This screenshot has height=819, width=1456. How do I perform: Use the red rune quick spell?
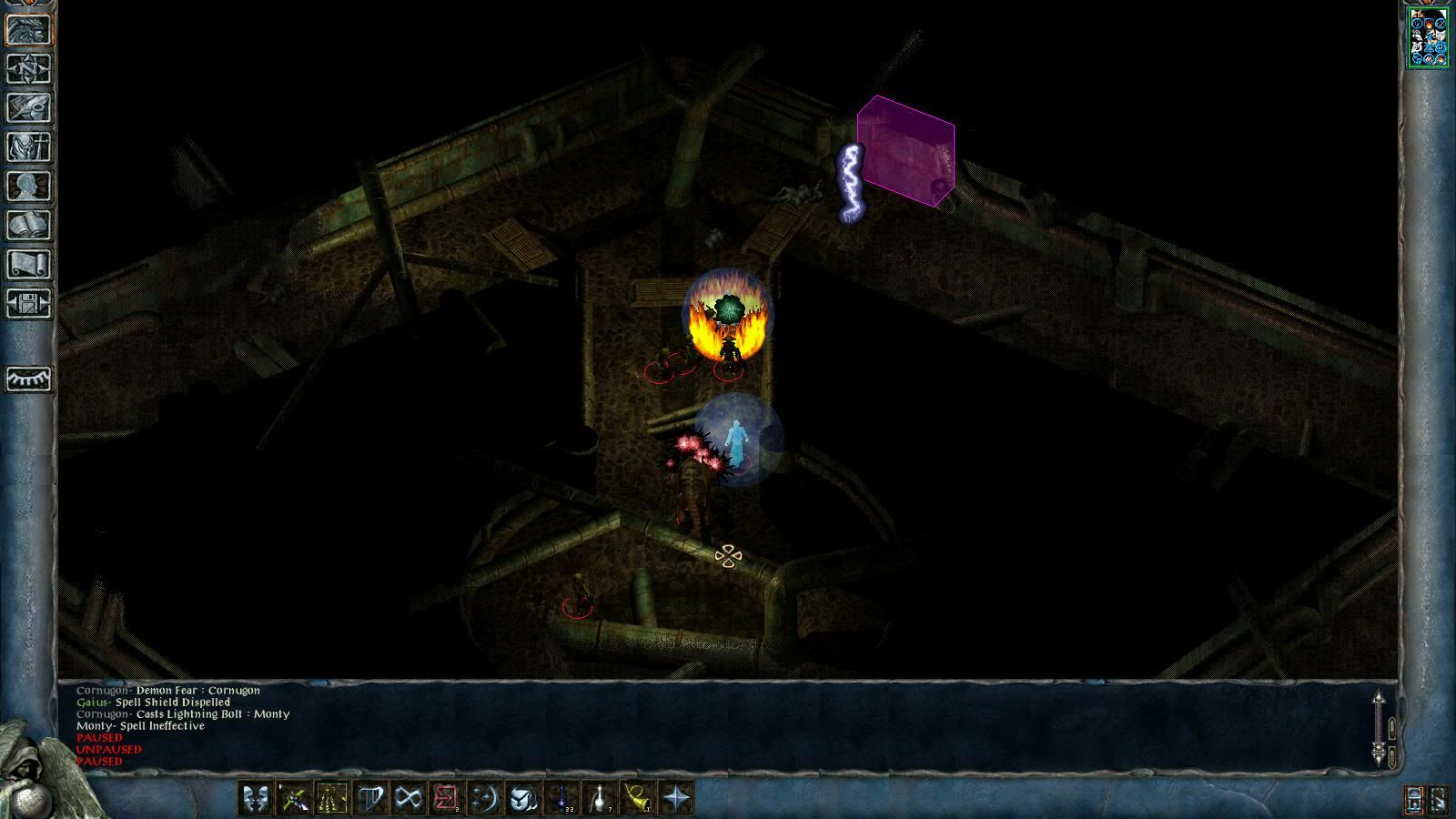446,799
